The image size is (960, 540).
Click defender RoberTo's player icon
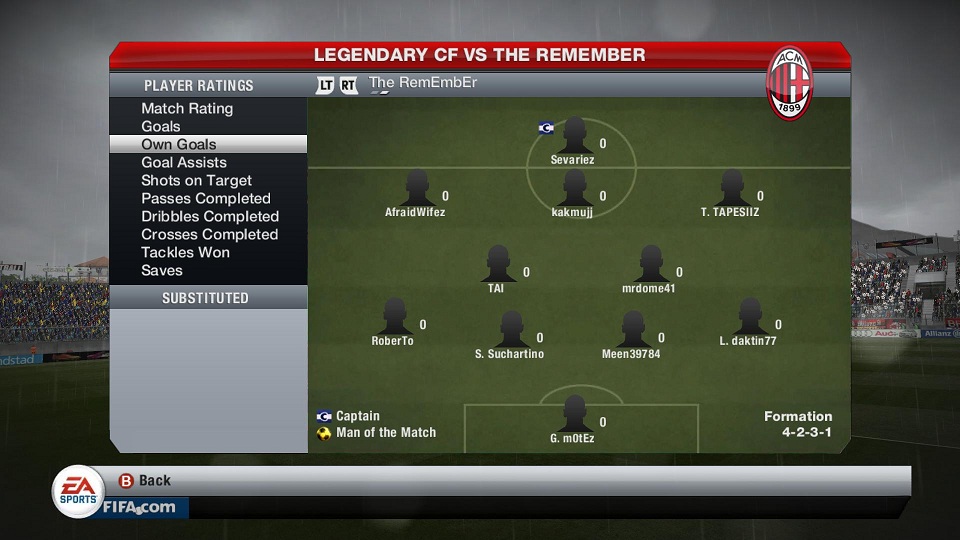tap(394, 317)
